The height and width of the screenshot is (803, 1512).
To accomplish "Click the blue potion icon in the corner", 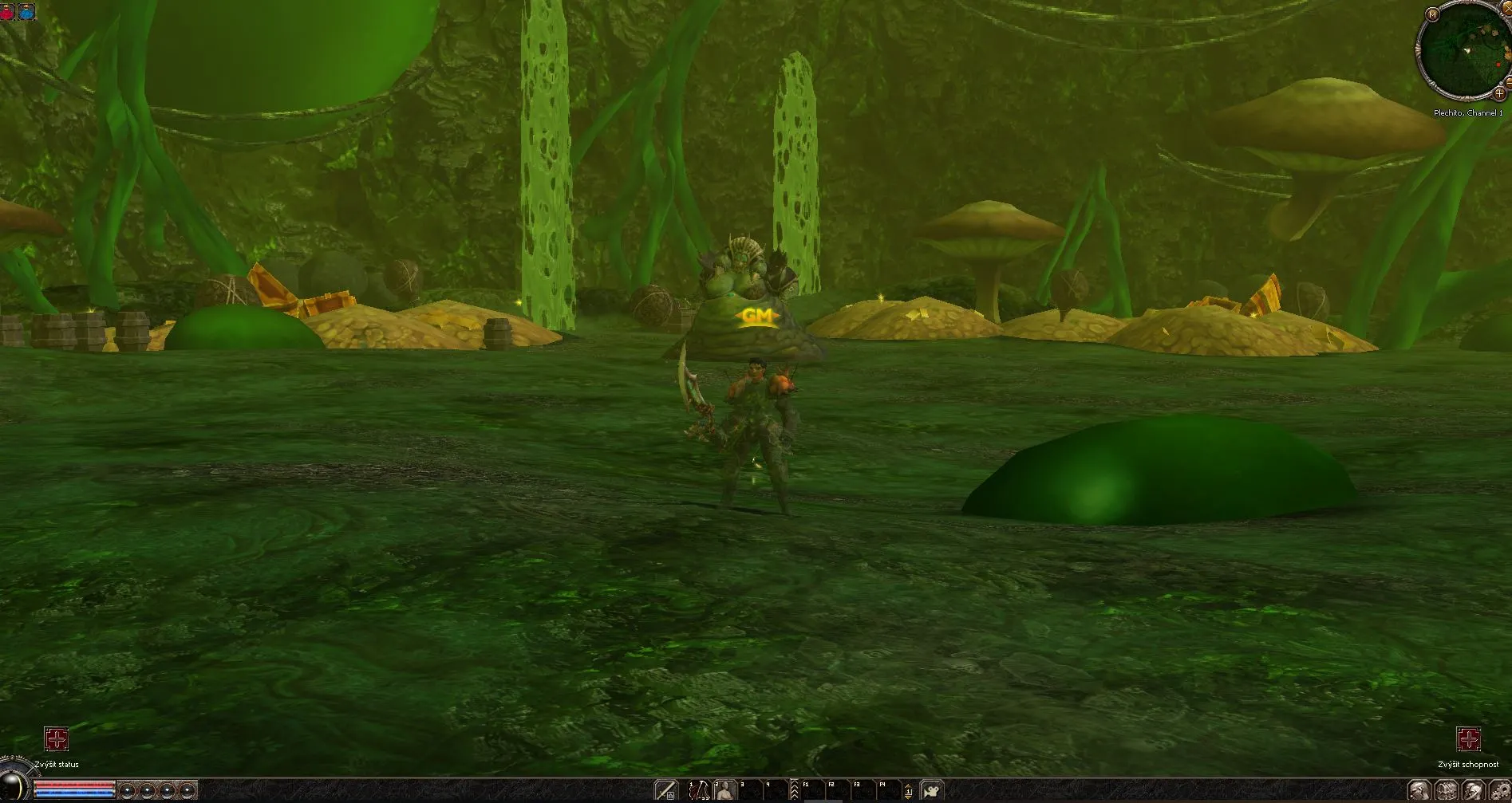I will 27,12.
